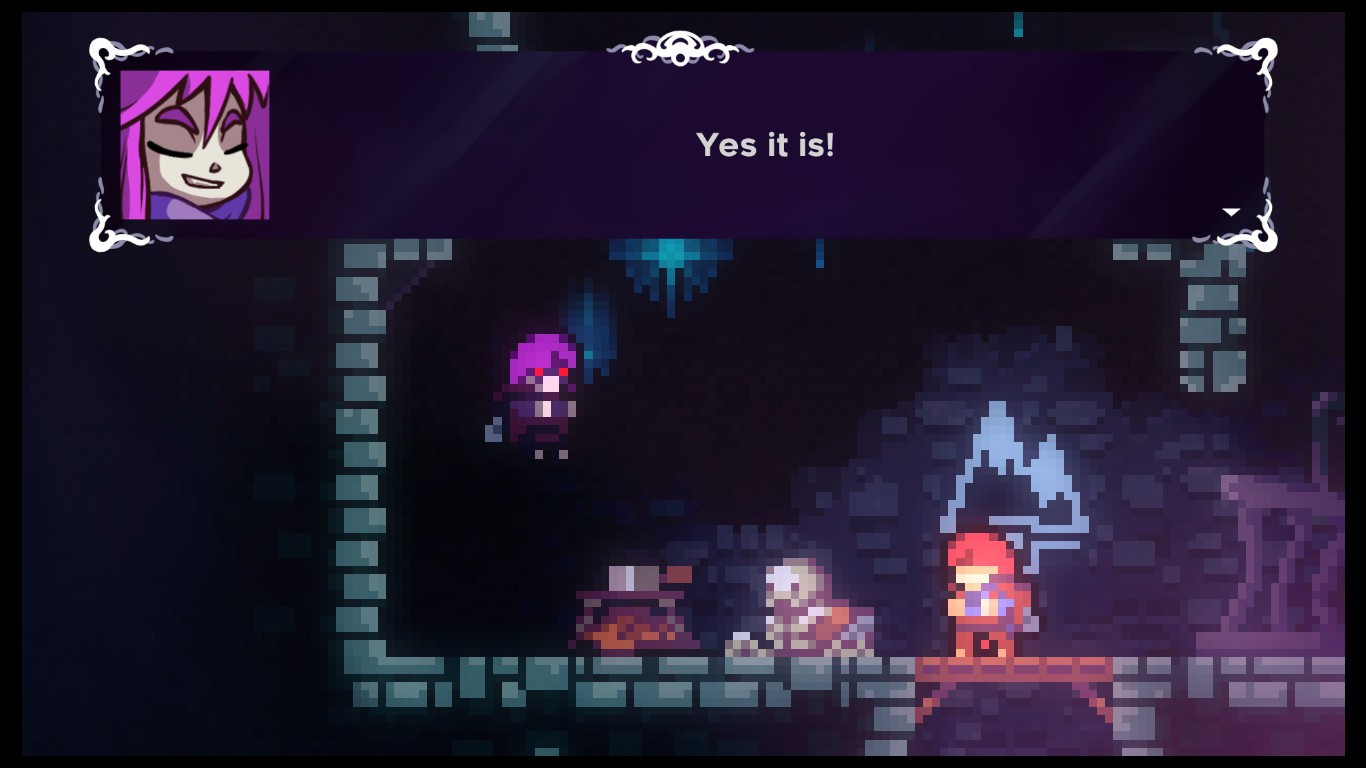Screen dimensions: 1366x768
Task: Click the dialogue advance arrow
Action: point(1232,210)
